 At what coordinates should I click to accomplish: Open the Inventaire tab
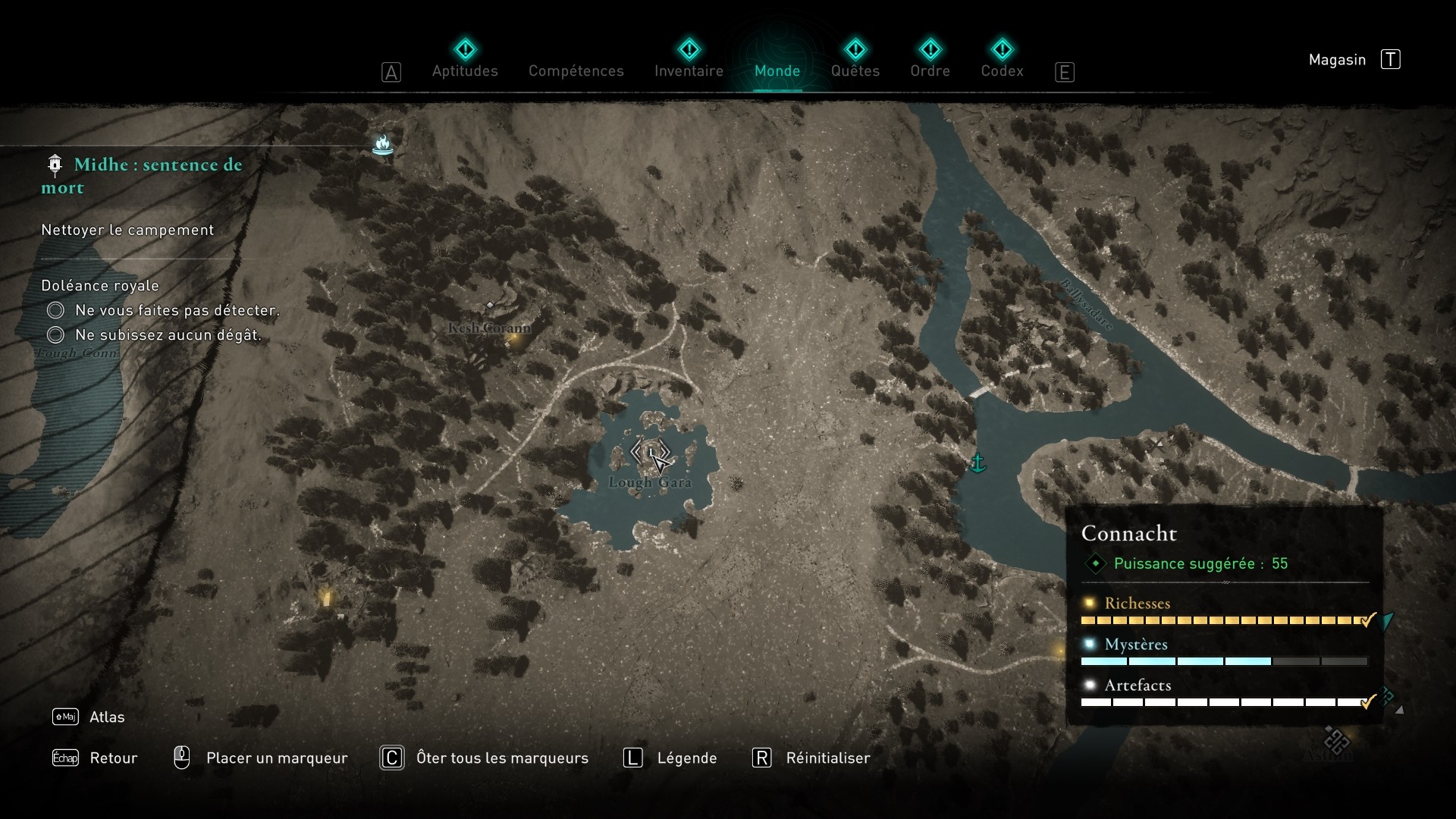(689, 71)
